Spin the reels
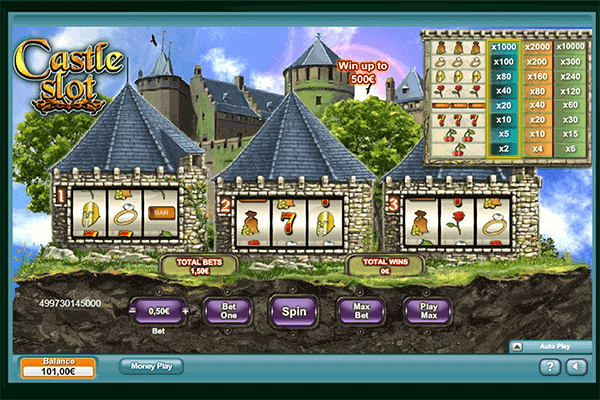 point(293,310)
